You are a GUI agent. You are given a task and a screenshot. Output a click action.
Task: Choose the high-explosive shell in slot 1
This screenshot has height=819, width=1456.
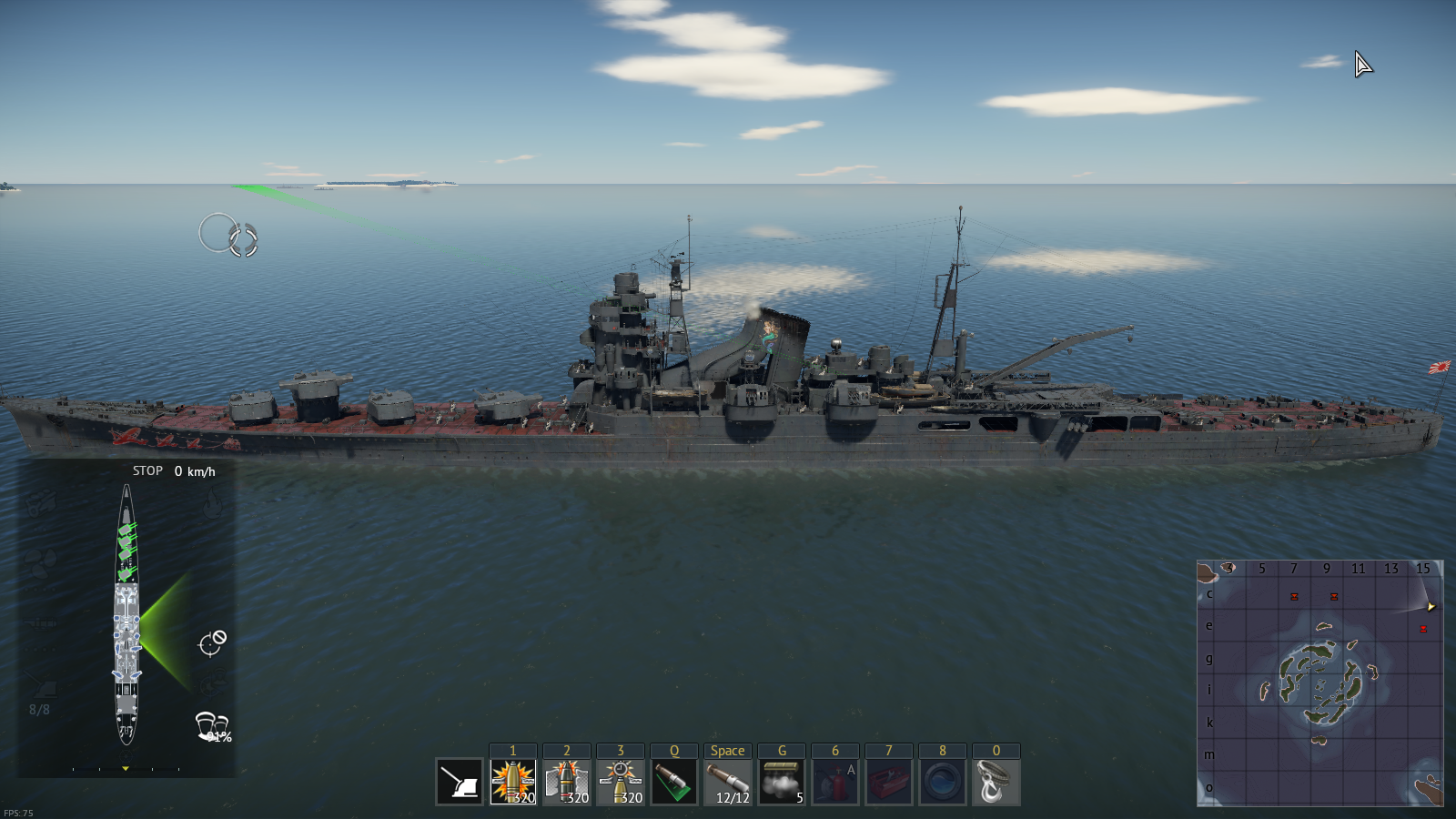click(513, 782)
